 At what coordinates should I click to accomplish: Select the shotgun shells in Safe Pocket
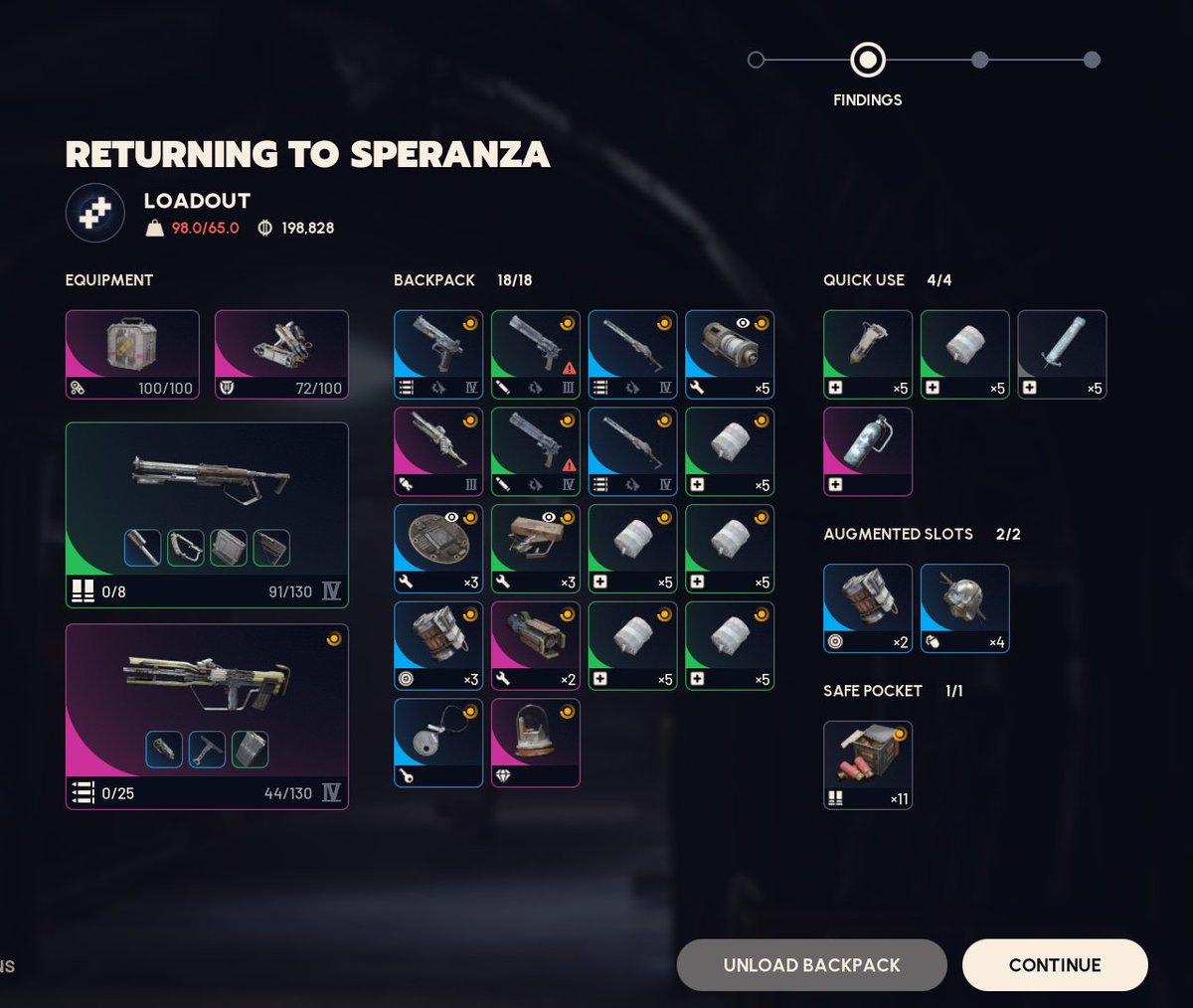pyautogui.click(x=867, y=764)
